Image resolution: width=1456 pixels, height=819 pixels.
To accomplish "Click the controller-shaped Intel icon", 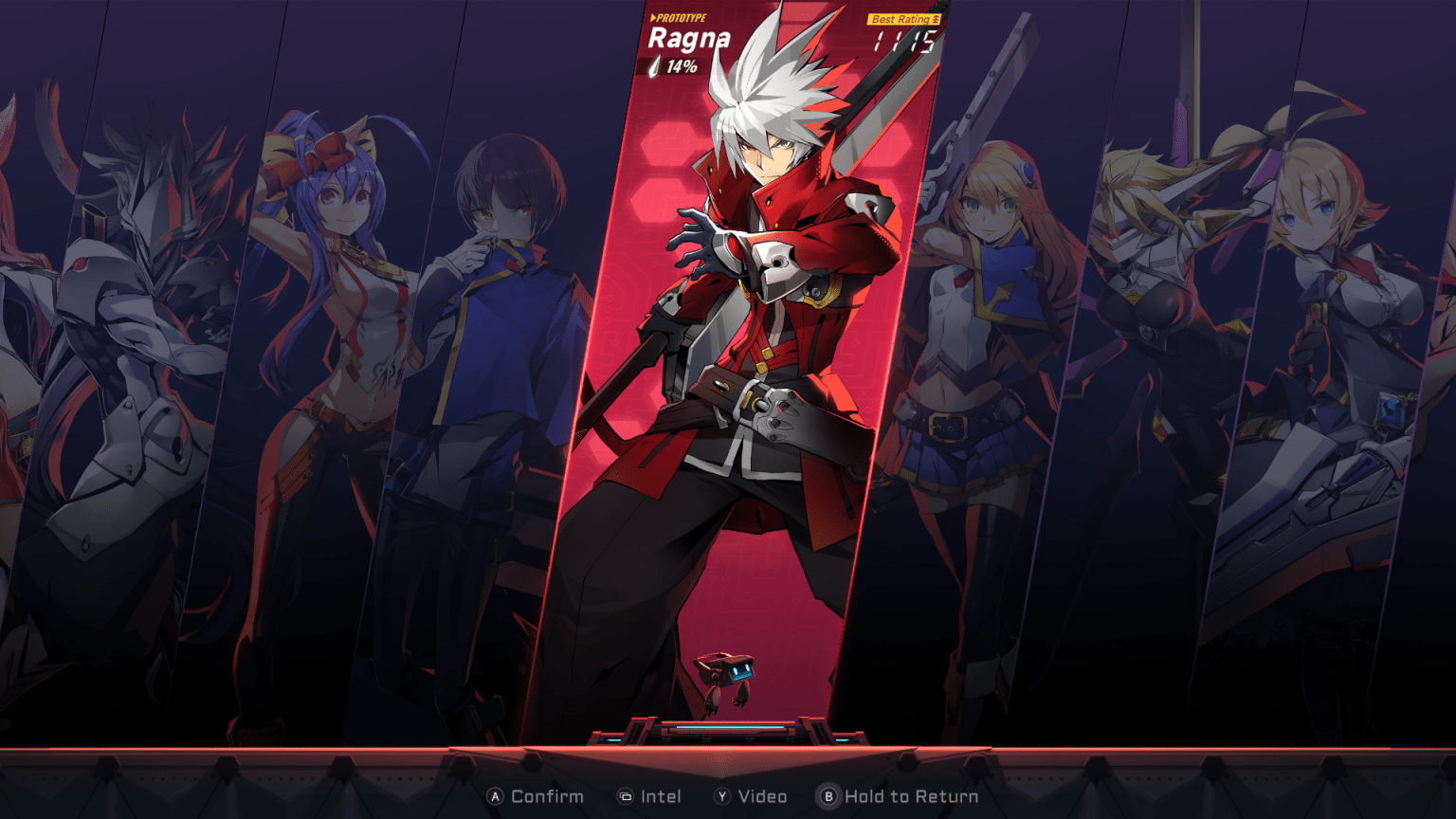I will (x=624, y=797).
